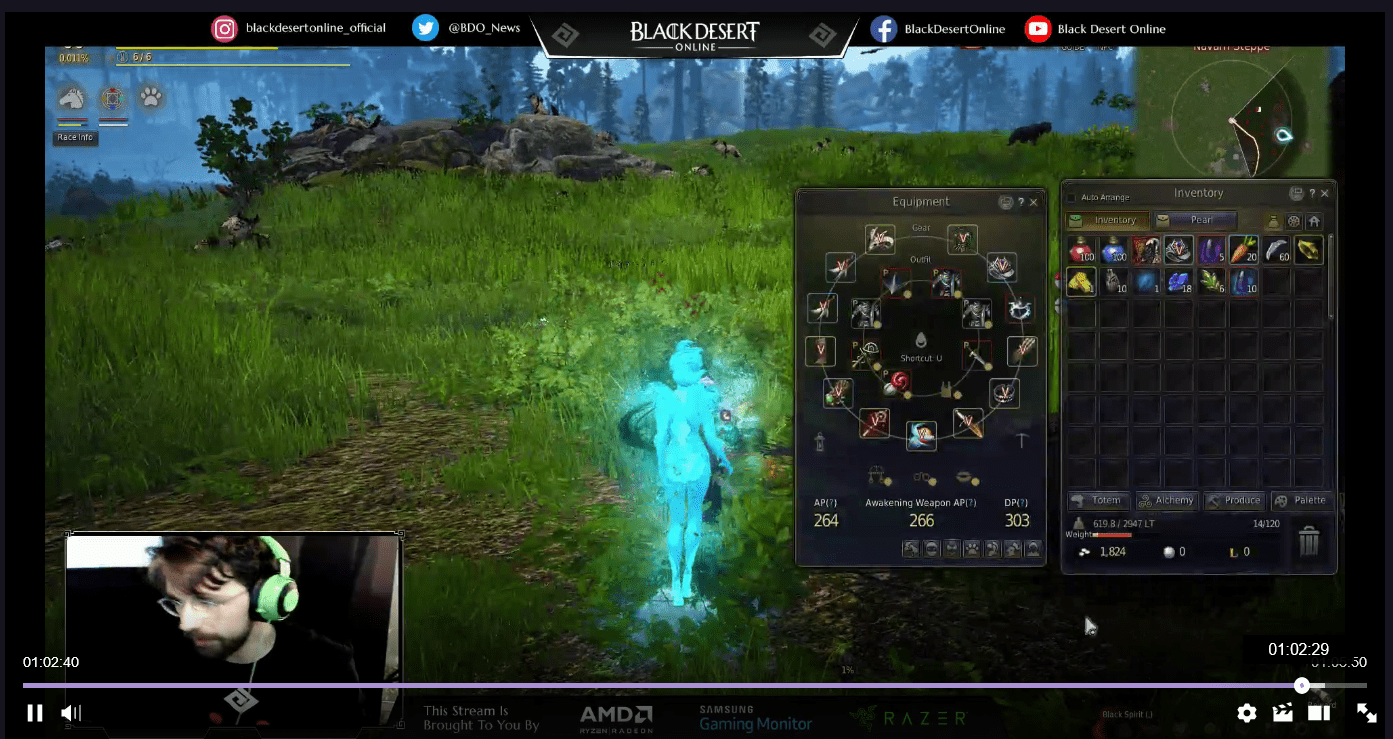Pause the stream playback

click(x=34, y=712)
